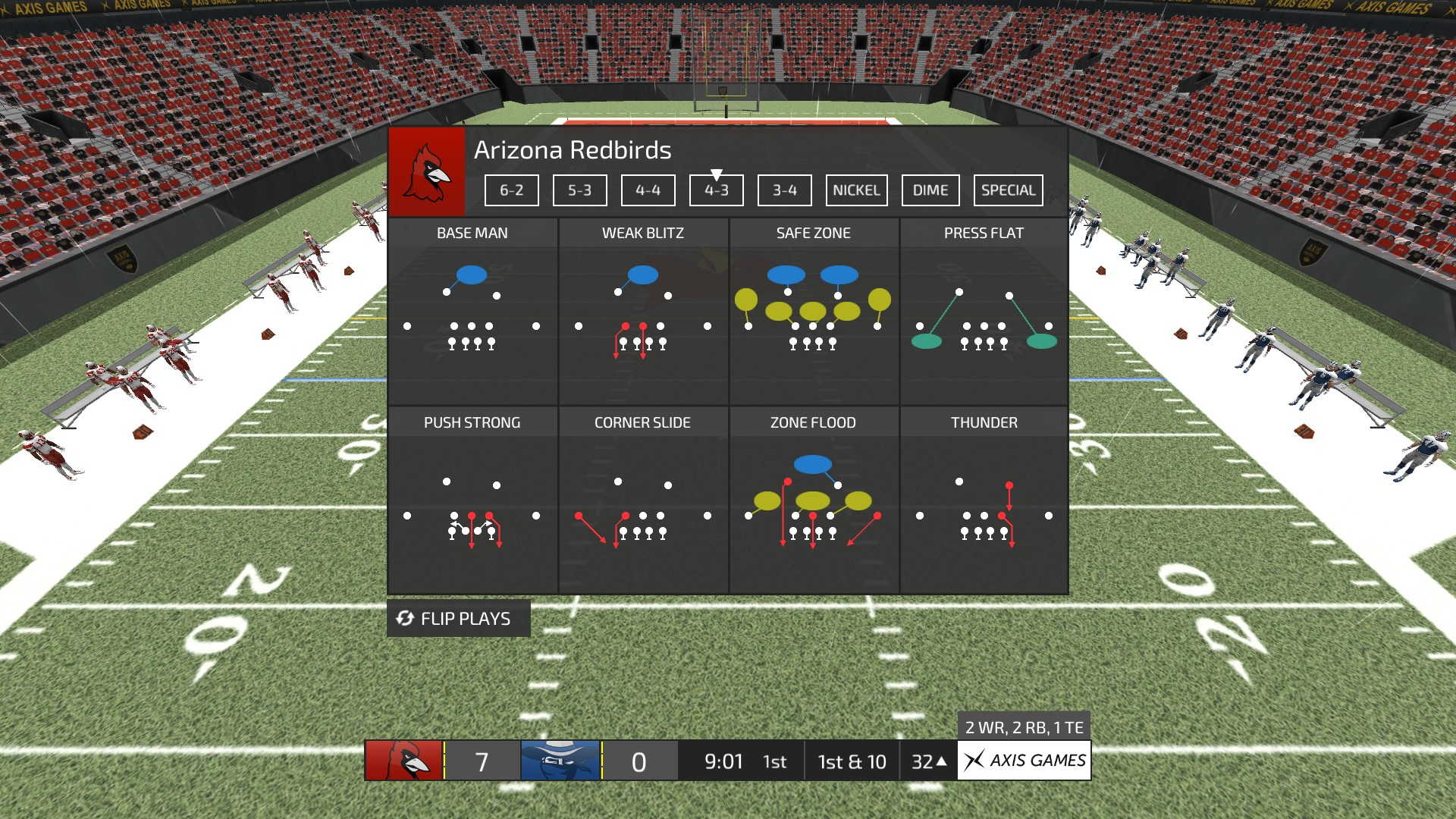Screen dimensions: 1456x819
Task: Select the 5-3 defensive formation
Action: tap(579, 190)
